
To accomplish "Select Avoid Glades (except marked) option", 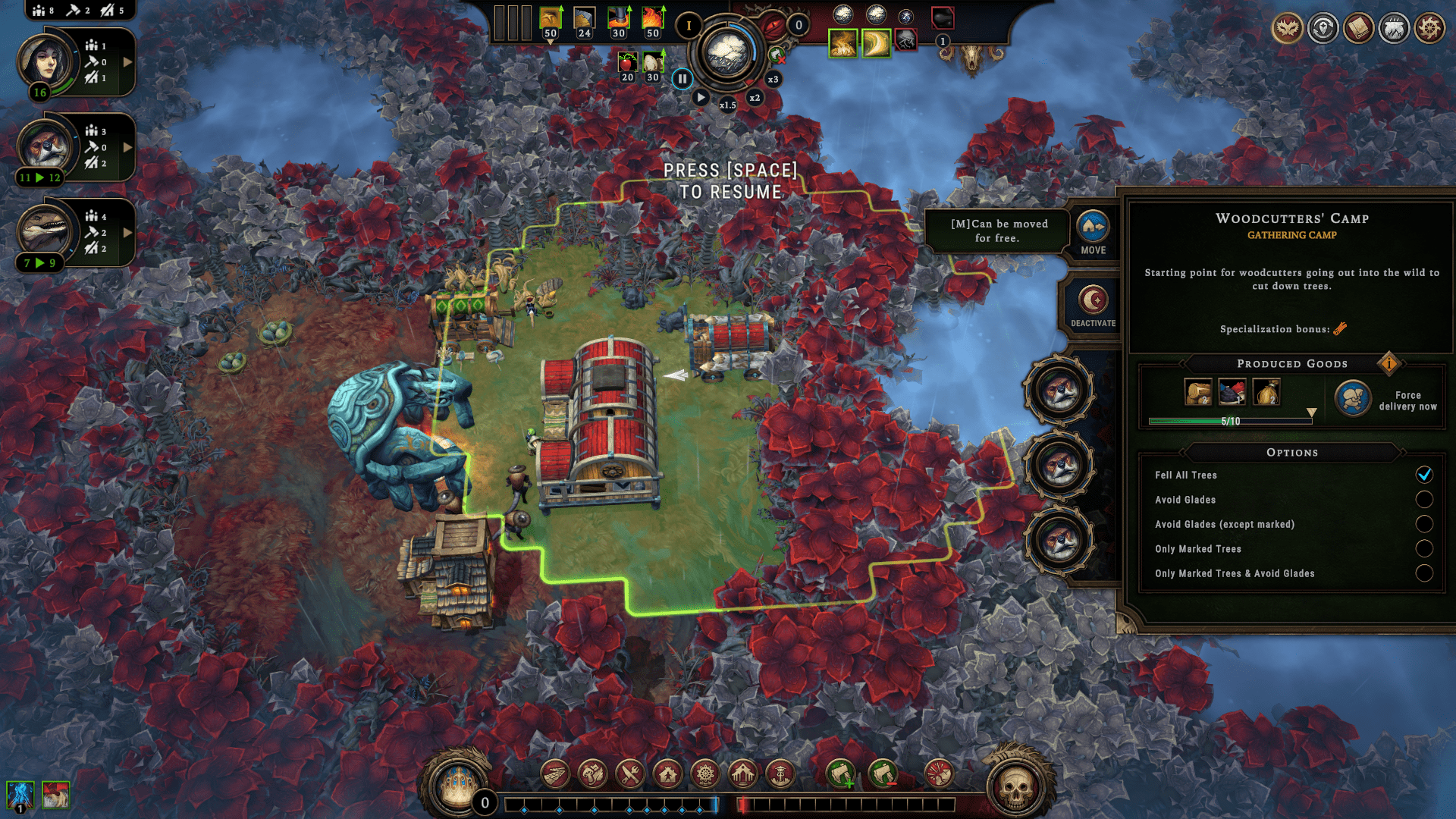I will [x=1423, y=524].
